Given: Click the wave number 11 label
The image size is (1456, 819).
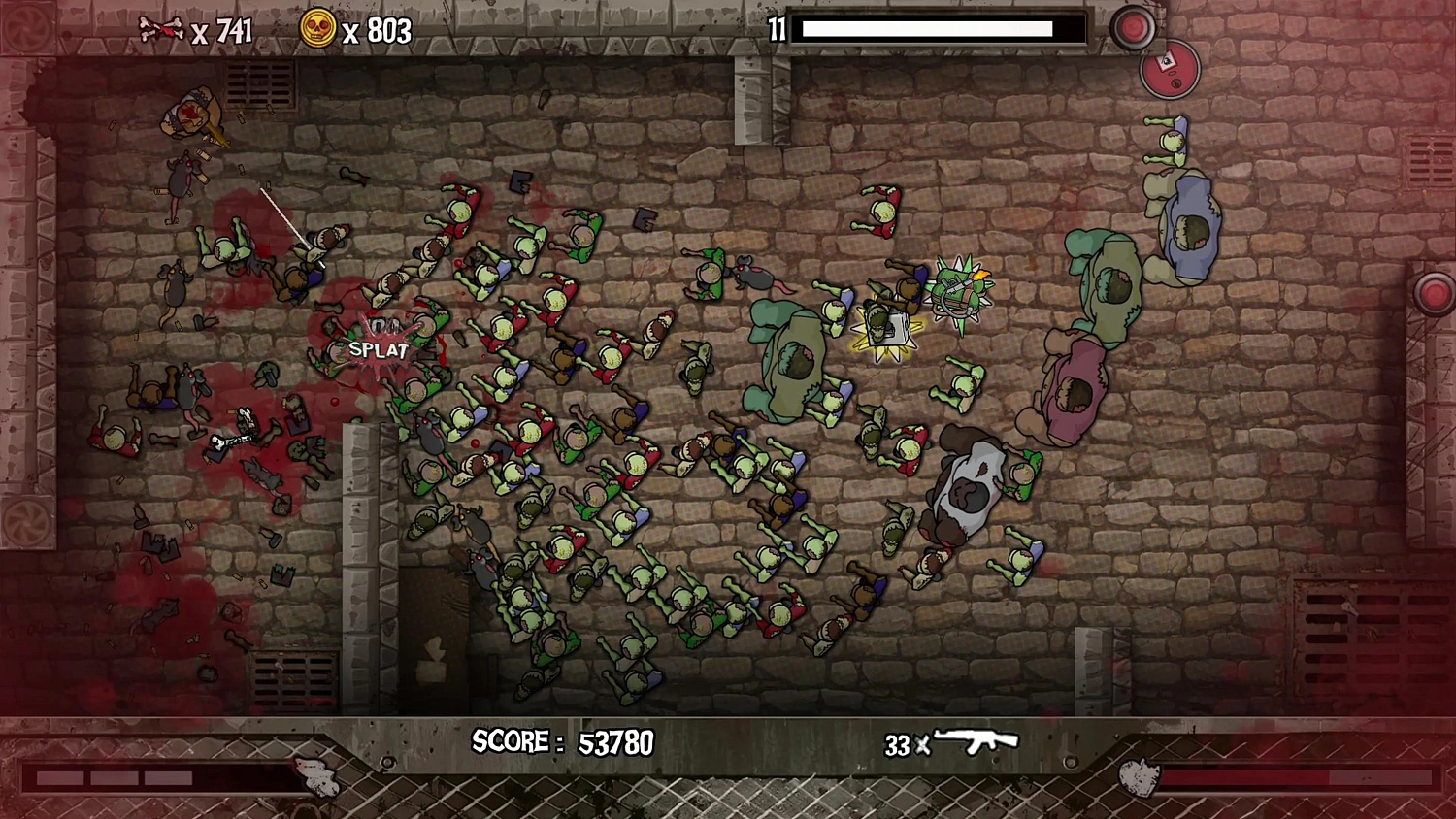Looking at the screenshot, I should coord(776,30).
